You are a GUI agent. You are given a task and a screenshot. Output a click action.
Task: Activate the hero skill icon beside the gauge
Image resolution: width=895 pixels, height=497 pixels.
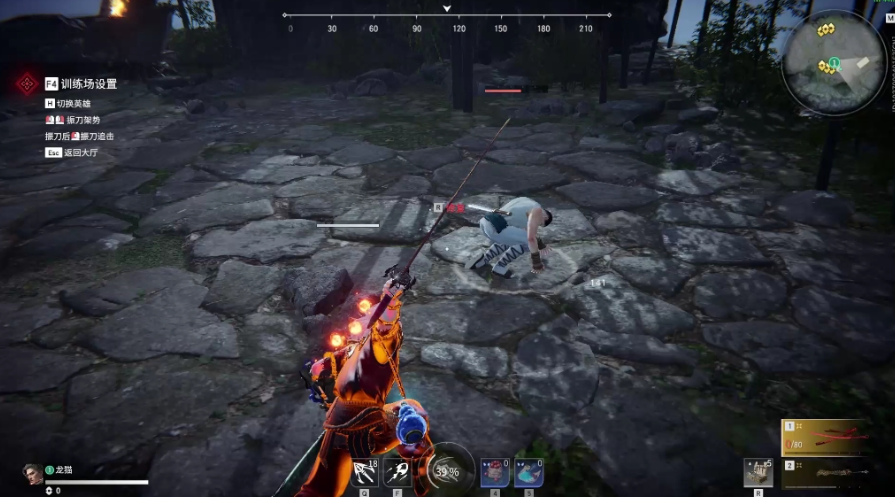point(397,471)
